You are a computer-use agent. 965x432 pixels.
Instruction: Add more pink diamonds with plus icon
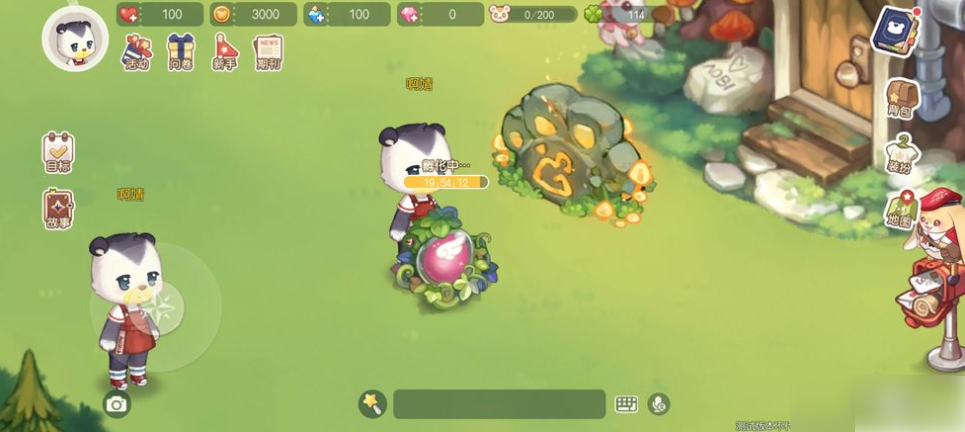[x=410, y=15]
